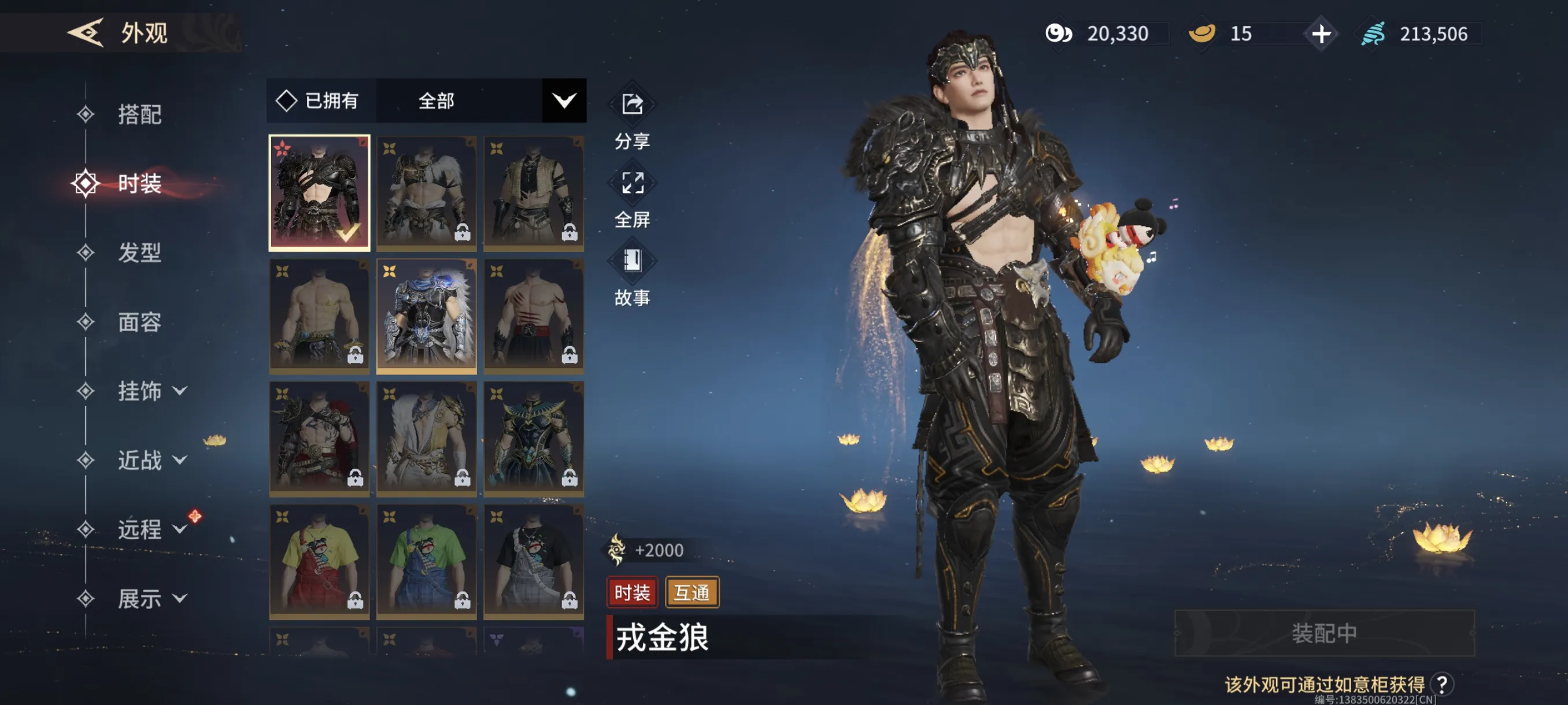Expand the 近战 melee category
Viewport: 1568px width, 705px height.
151,460
